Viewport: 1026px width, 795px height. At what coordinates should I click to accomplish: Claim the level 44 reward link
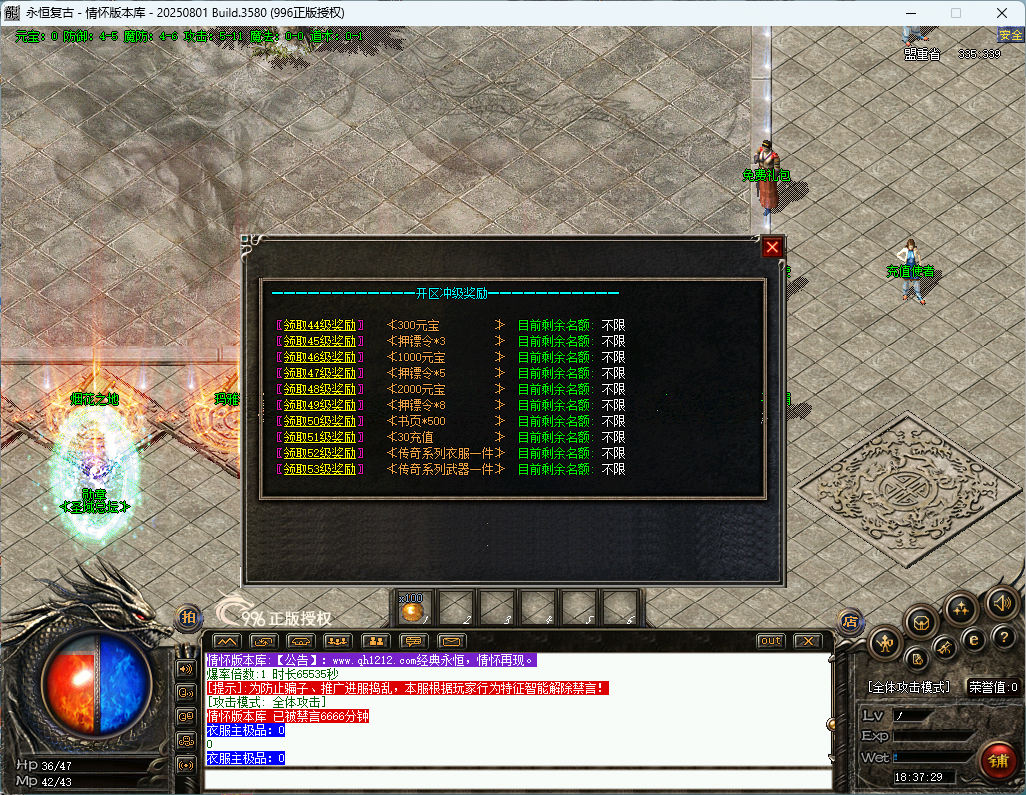(x=320, y=325)
